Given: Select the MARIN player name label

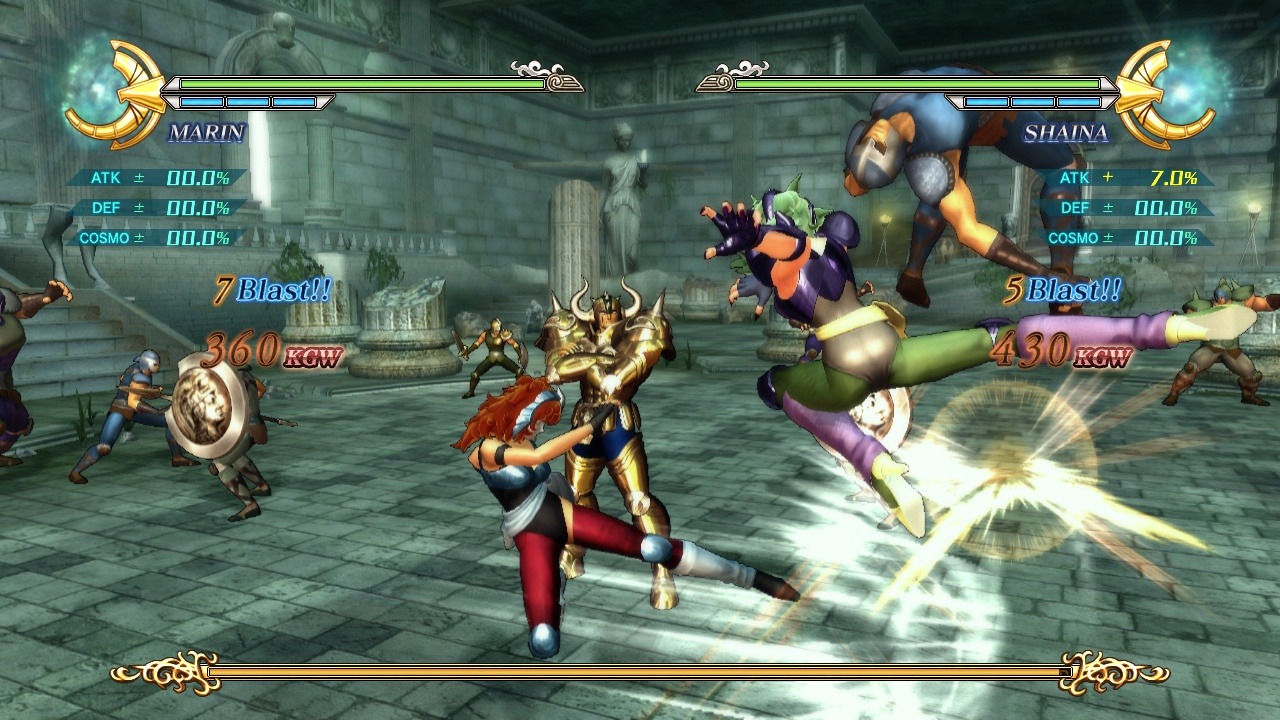Looking at the screenshot, I should 206,133.
